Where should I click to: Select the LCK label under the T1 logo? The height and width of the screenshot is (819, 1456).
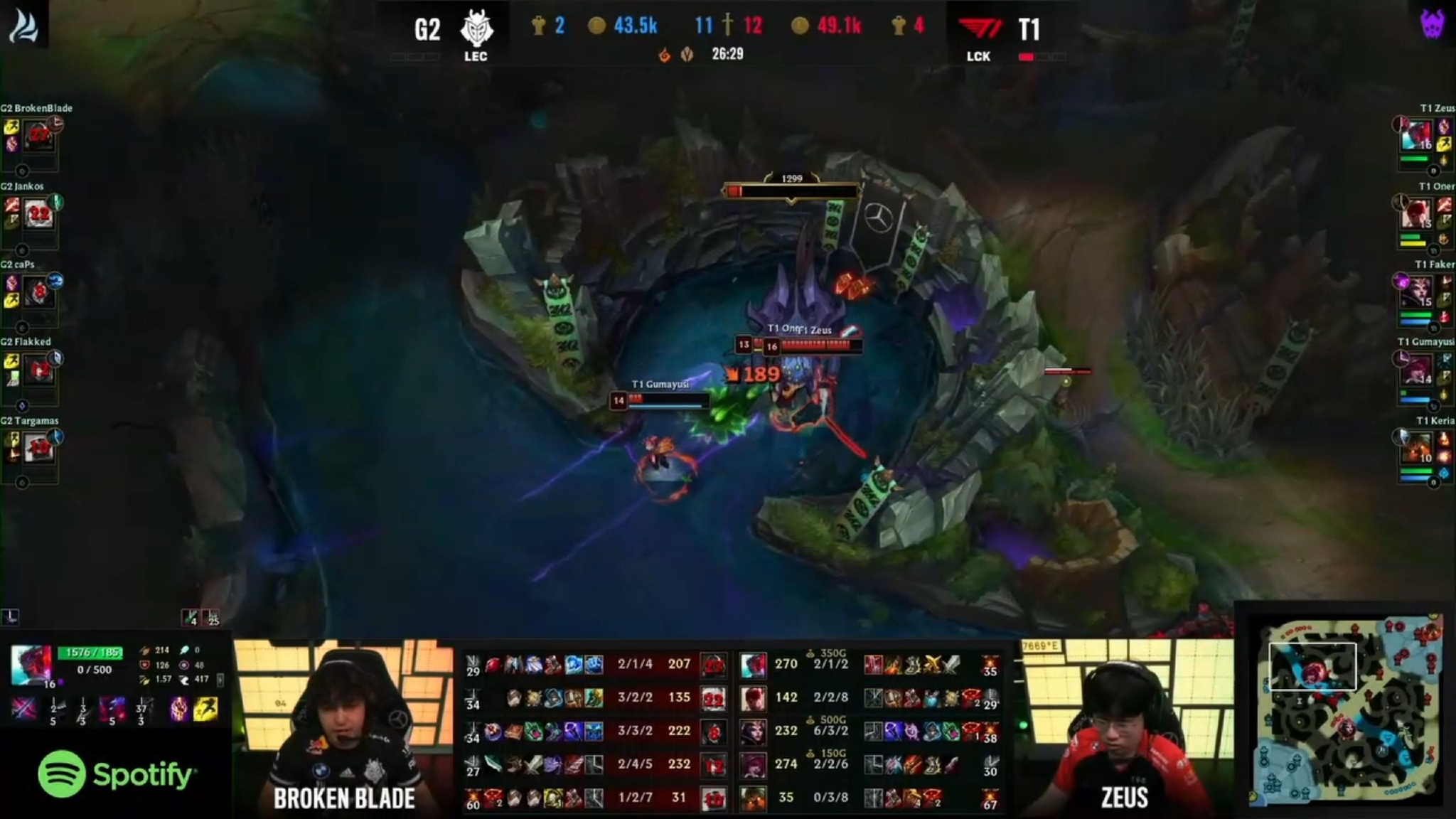coord(979,57)
